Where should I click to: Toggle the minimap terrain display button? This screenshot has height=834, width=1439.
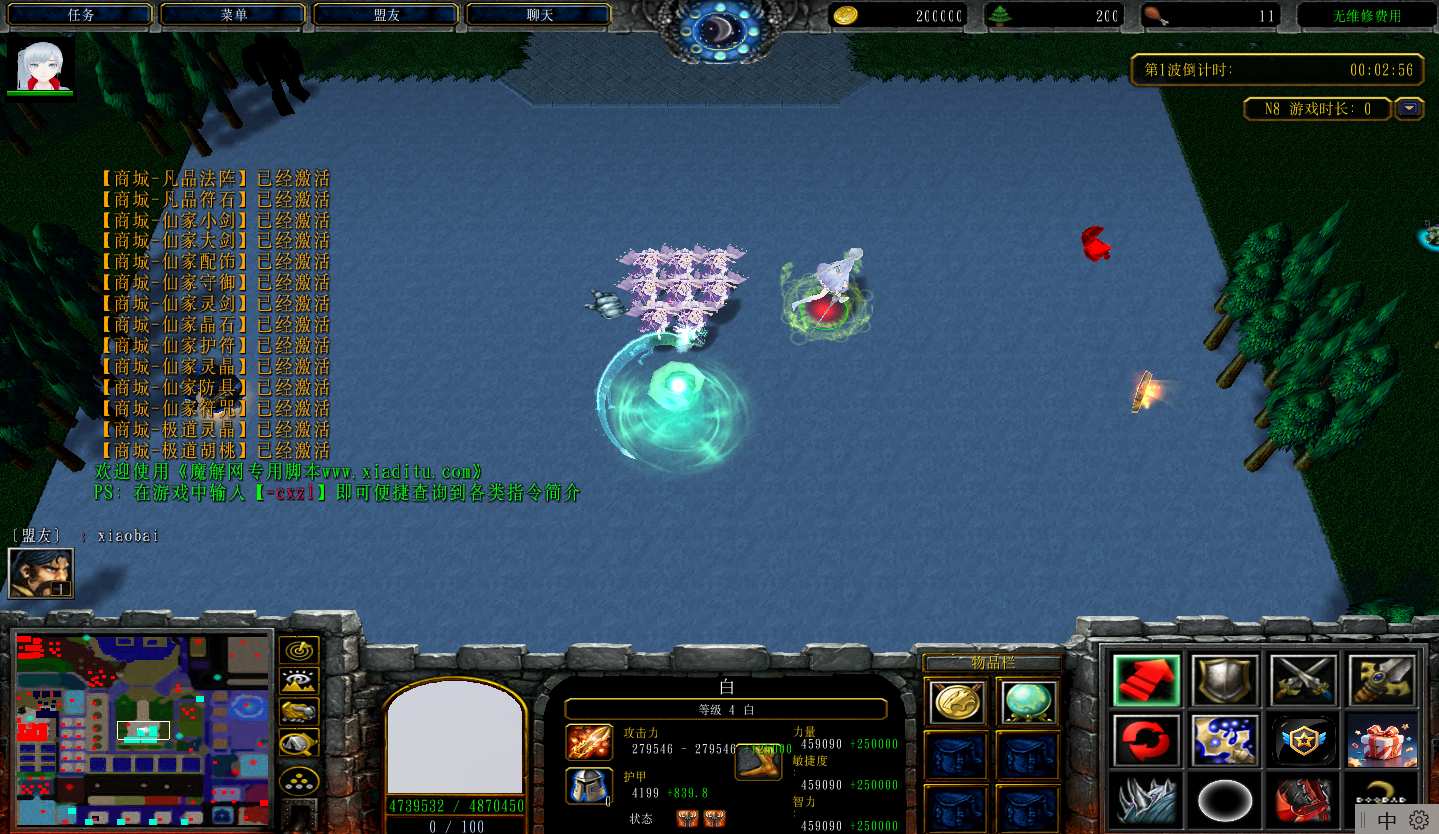coord(299,681)
